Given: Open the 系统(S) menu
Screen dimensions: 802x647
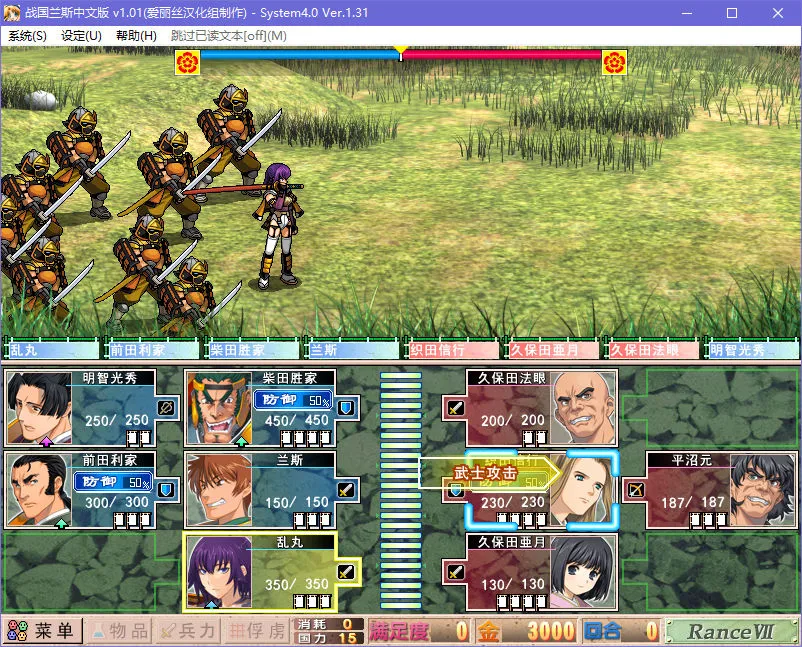Looking at the screenshot, I should [27, 35].
